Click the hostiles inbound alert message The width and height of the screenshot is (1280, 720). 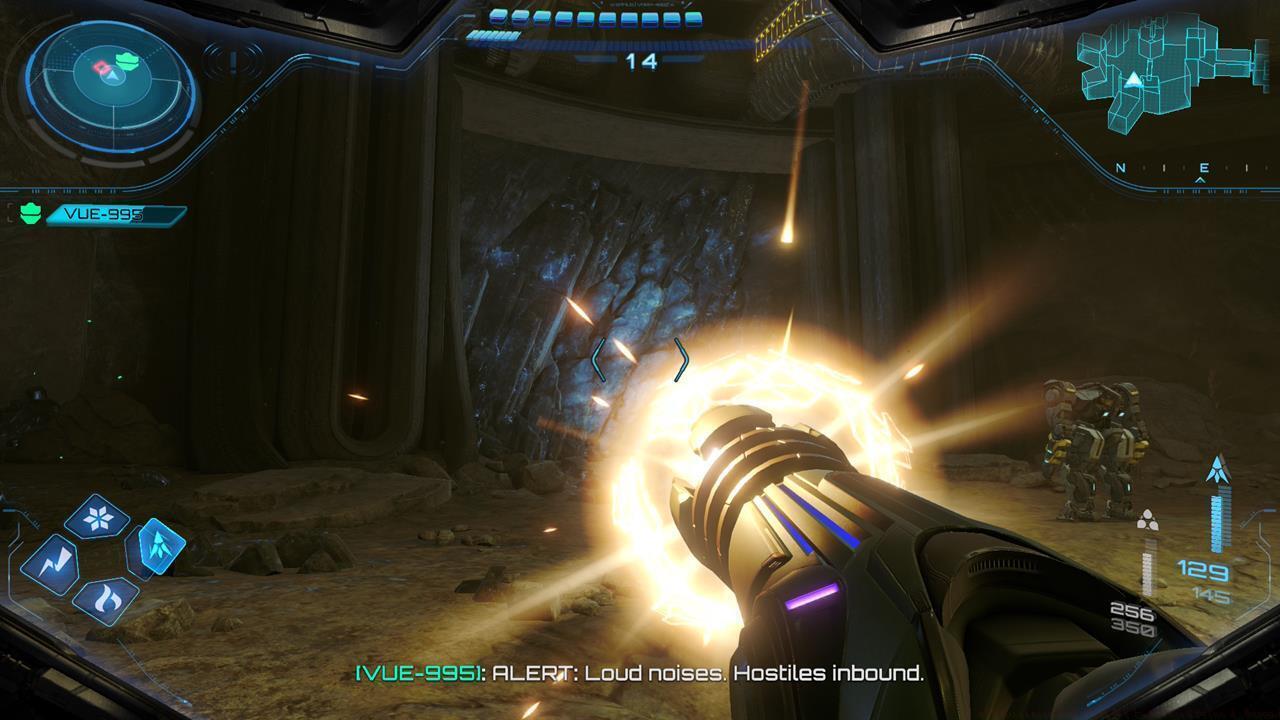click(x=640, y=676)
